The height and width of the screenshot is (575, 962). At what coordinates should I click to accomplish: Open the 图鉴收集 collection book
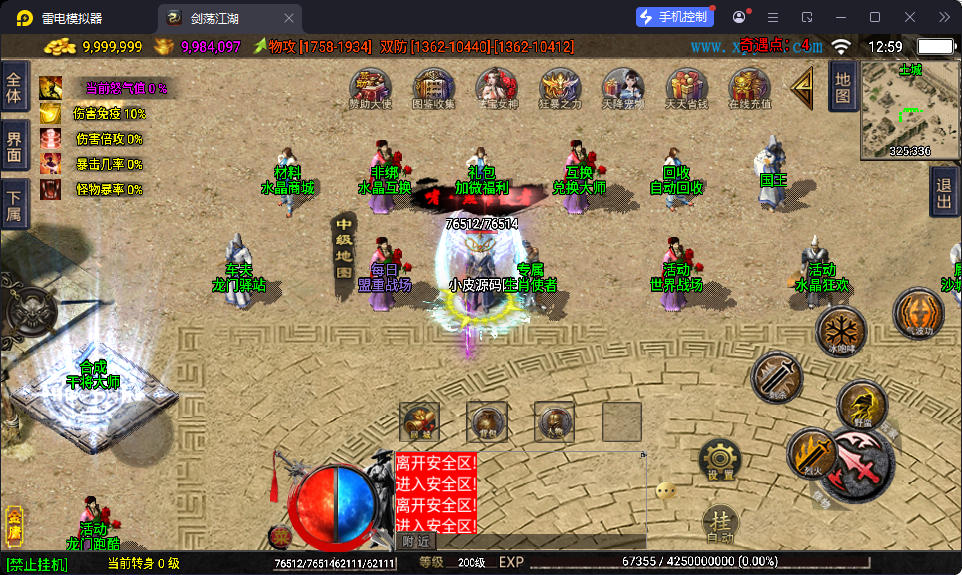tap(433, 88)
